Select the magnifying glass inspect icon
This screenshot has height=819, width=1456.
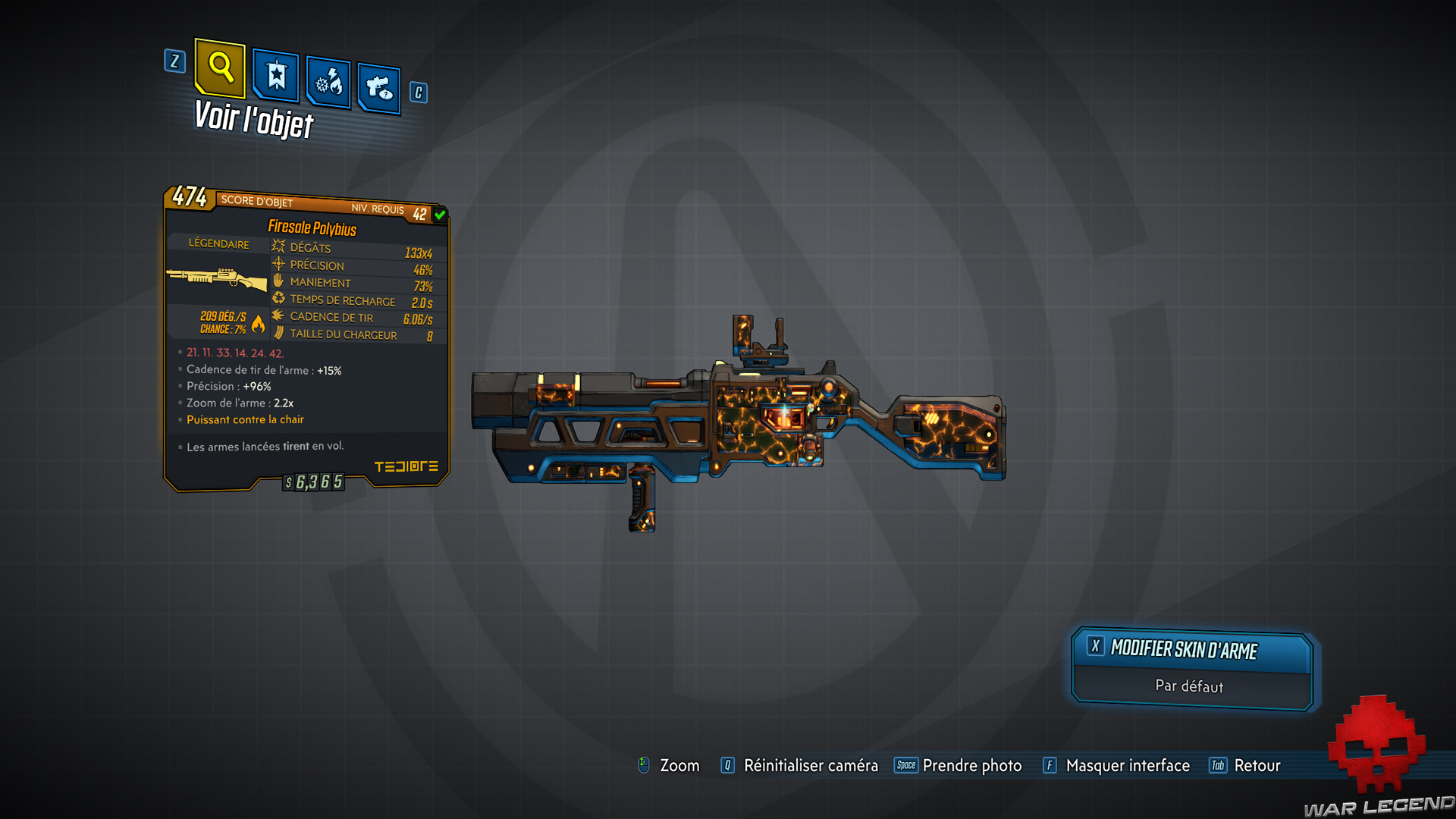pos(219,70)
